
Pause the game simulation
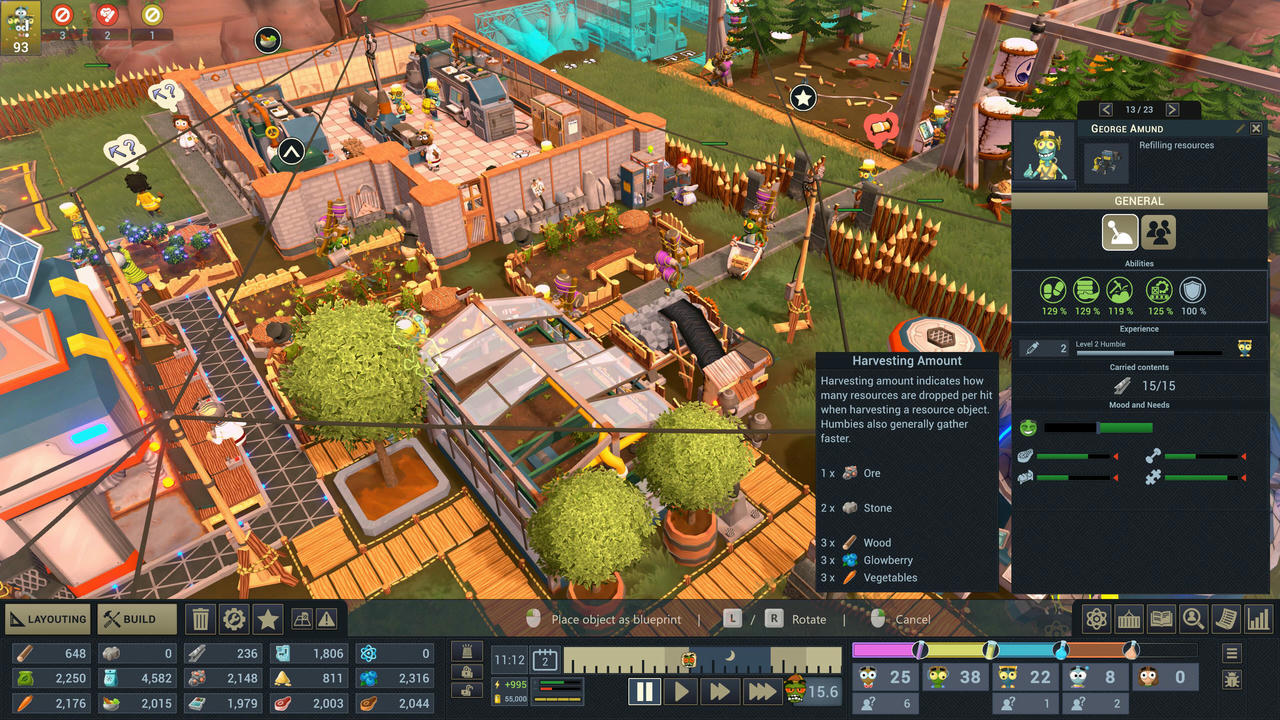tap(645, 691)
